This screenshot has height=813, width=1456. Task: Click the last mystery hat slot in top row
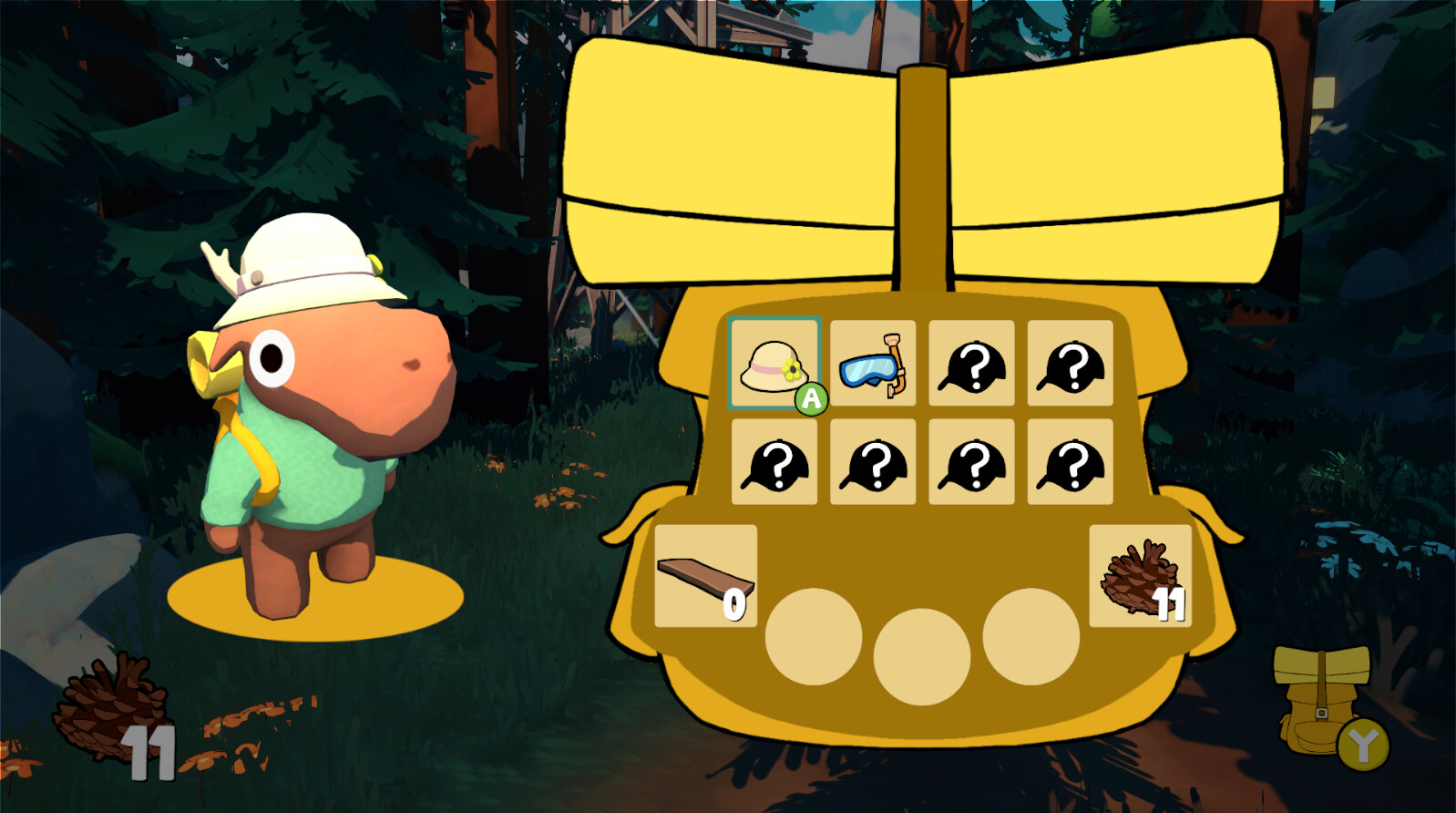[x=1071, y=366]
